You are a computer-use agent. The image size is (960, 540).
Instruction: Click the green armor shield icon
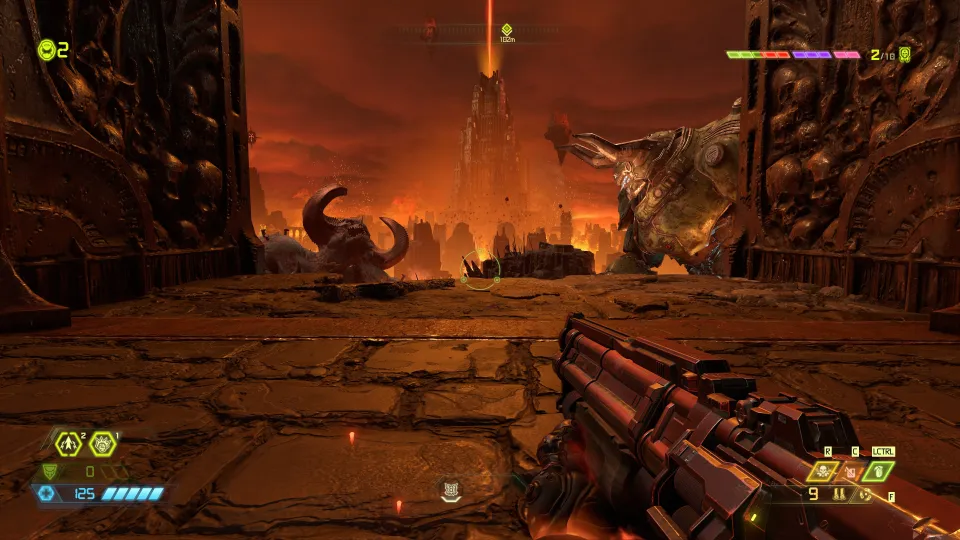click(48, 471)
